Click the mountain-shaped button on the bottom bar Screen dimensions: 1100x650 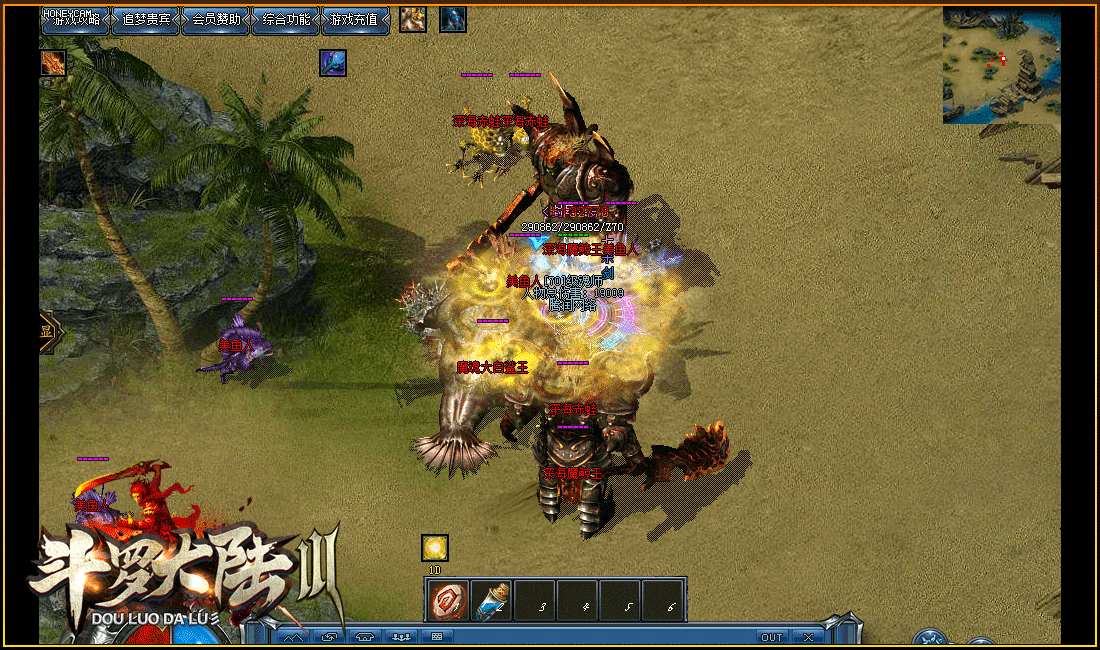[x=293, y=637]
